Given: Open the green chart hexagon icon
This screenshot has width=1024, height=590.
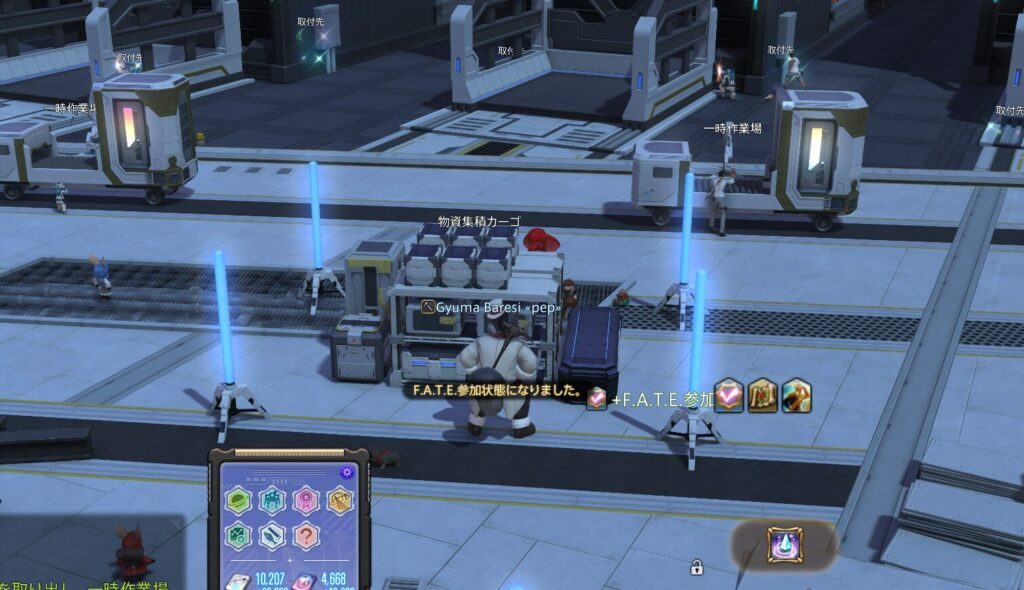Looking at the screenshot, I should [x=238, y=536].
